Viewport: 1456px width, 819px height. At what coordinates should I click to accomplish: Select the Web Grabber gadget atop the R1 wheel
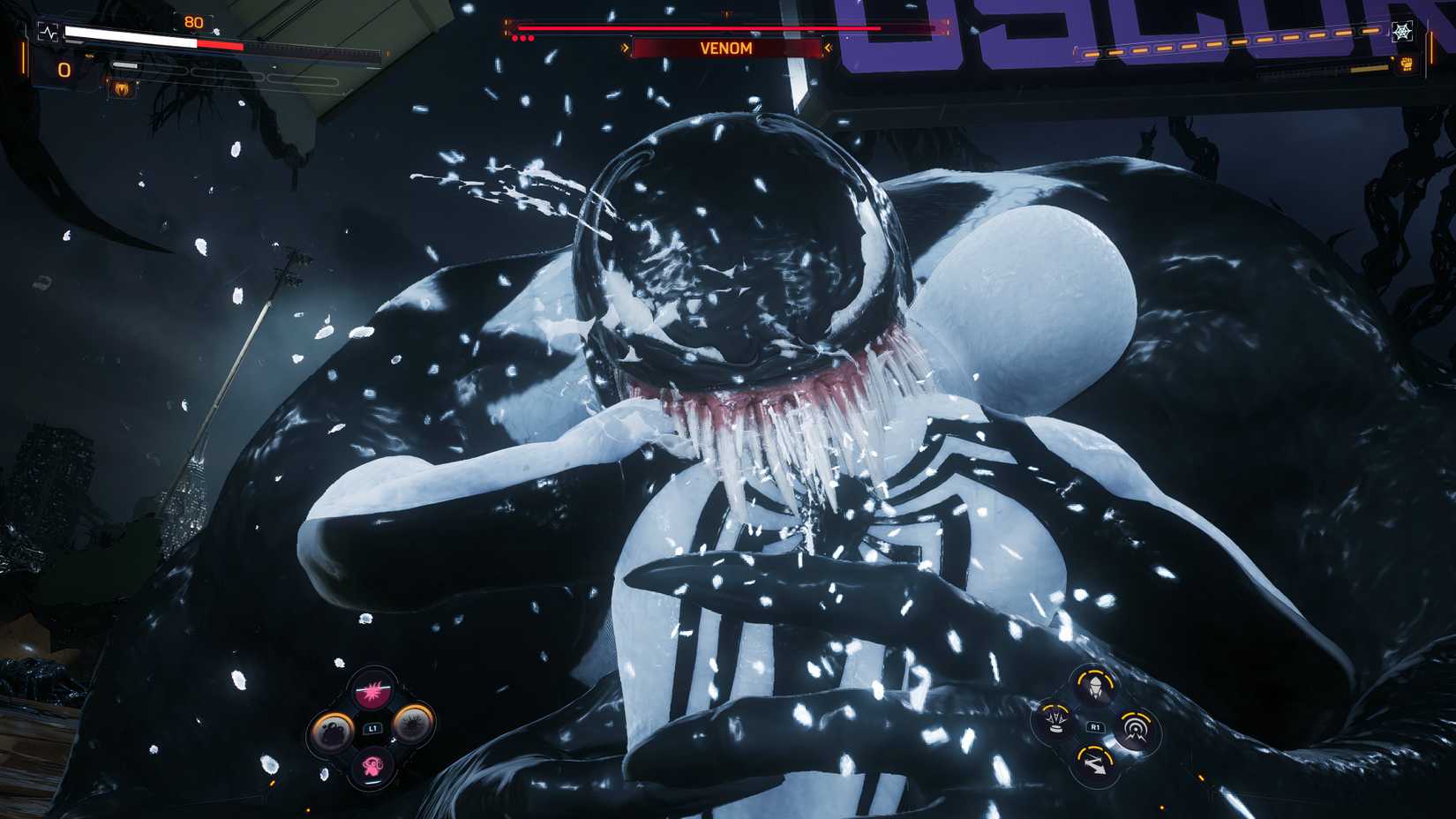1095,686
